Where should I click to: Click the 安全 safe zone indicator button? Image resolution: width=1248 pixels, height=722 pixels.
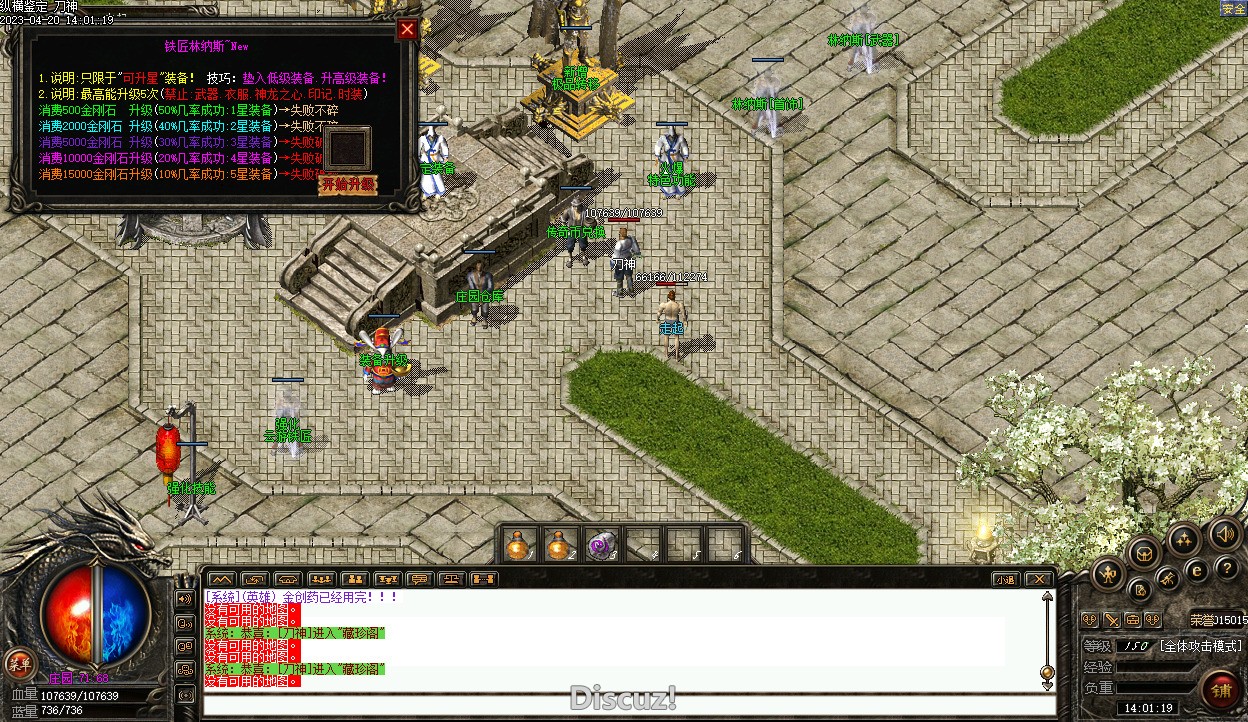click(1233, 9)
